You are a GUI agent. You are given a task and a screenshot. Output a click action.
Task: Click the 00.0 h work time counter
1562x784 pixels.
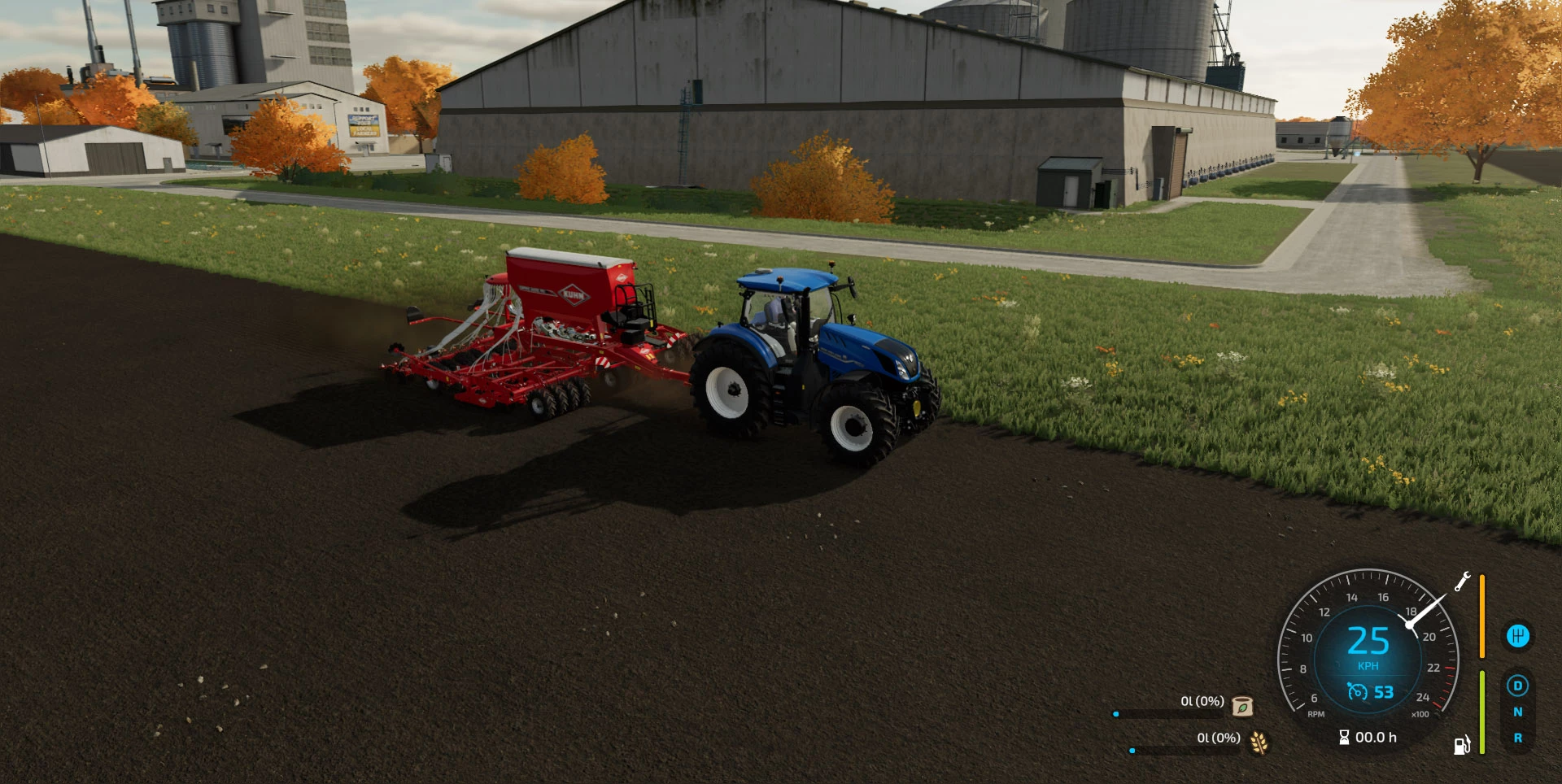(x=1377, y=737)
